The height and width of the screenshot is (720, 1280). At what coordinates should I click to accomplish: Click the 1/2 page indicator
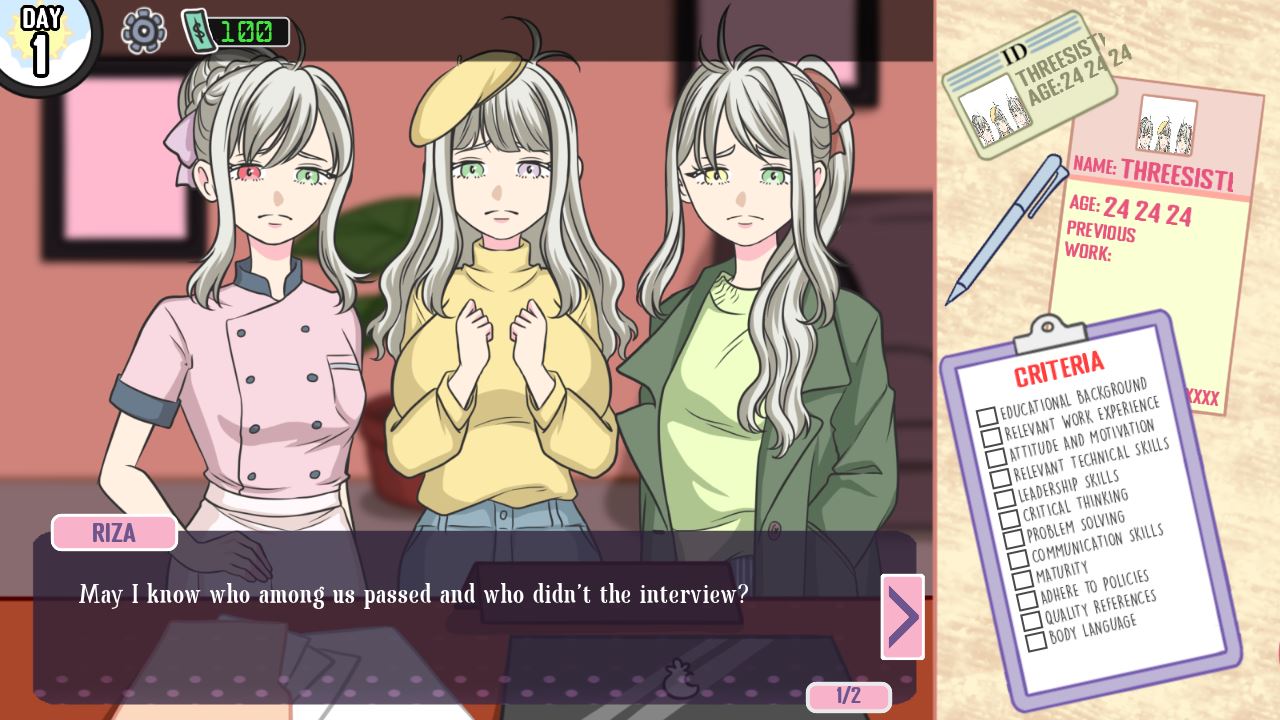[x=847, y=697]
